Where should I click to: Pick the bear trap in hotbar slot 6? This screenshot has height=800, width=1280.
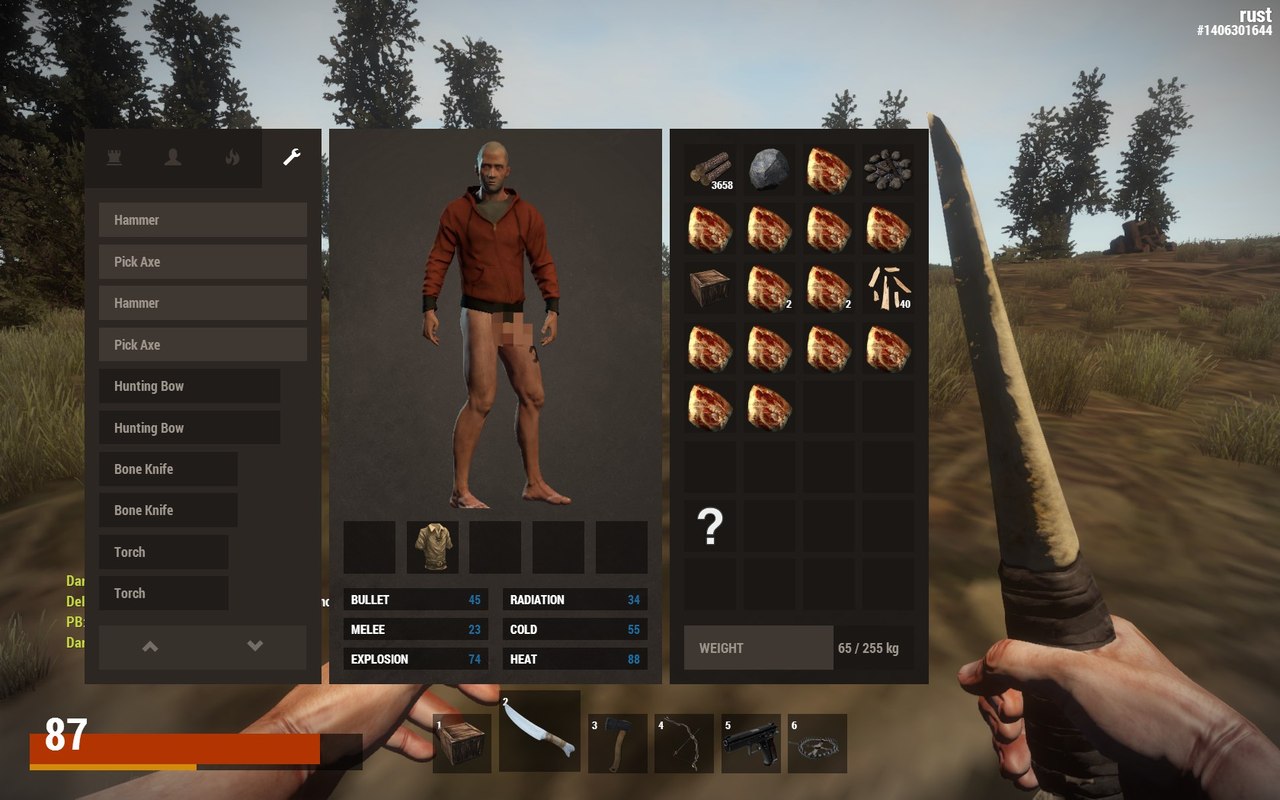(817, 743)
